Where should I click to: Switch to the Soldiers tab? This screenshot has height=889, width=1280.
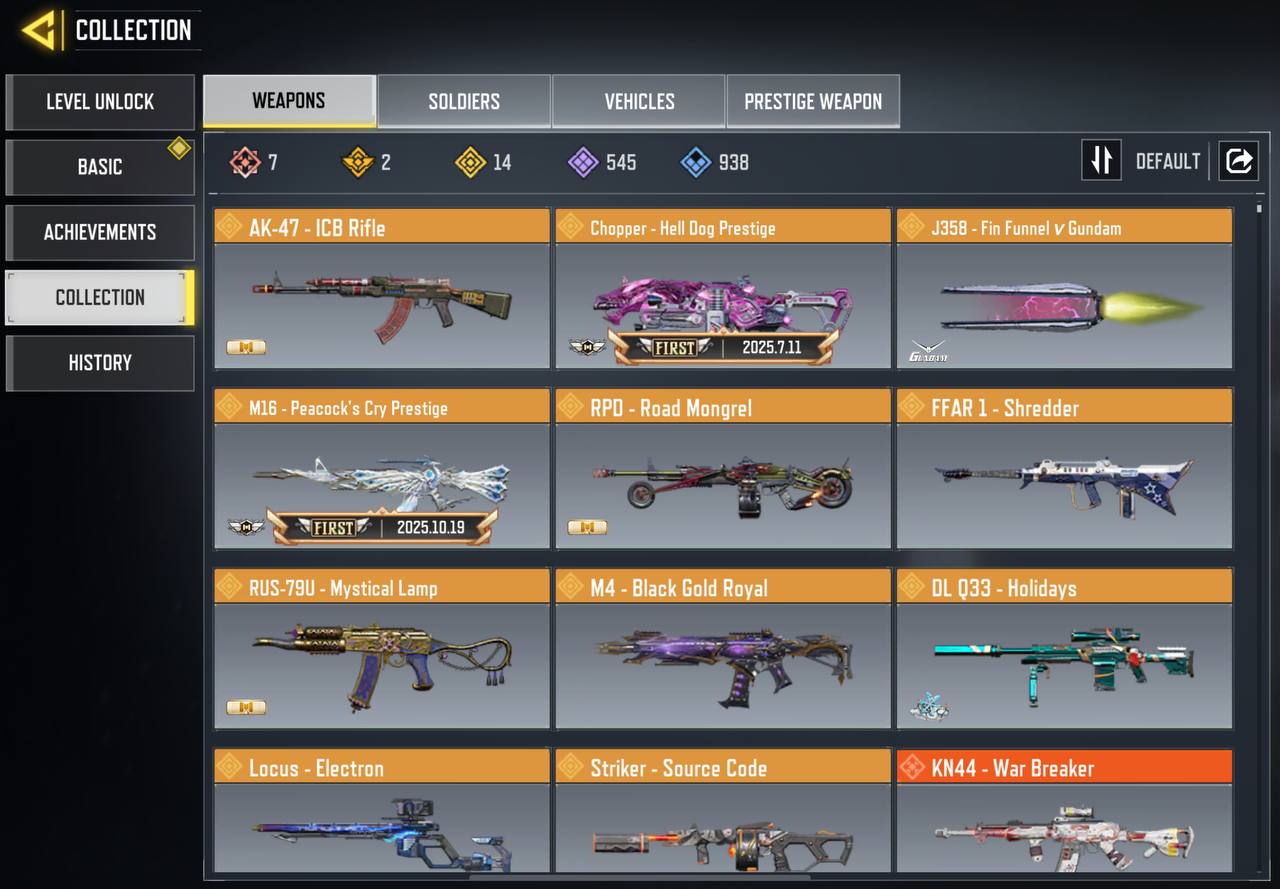tap(464, 101)
